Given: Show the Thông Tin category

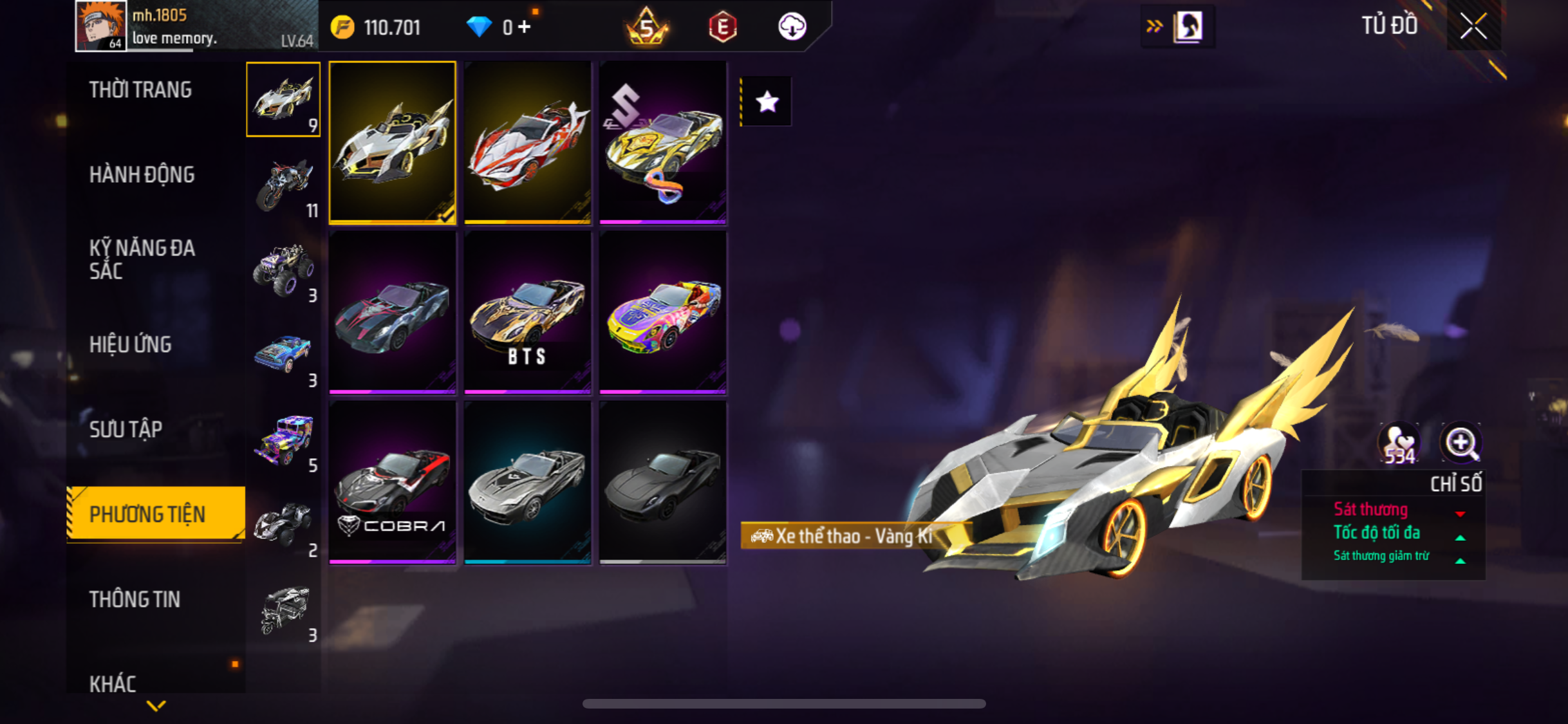Looking at the screenshot, I should tap(135, 599).
